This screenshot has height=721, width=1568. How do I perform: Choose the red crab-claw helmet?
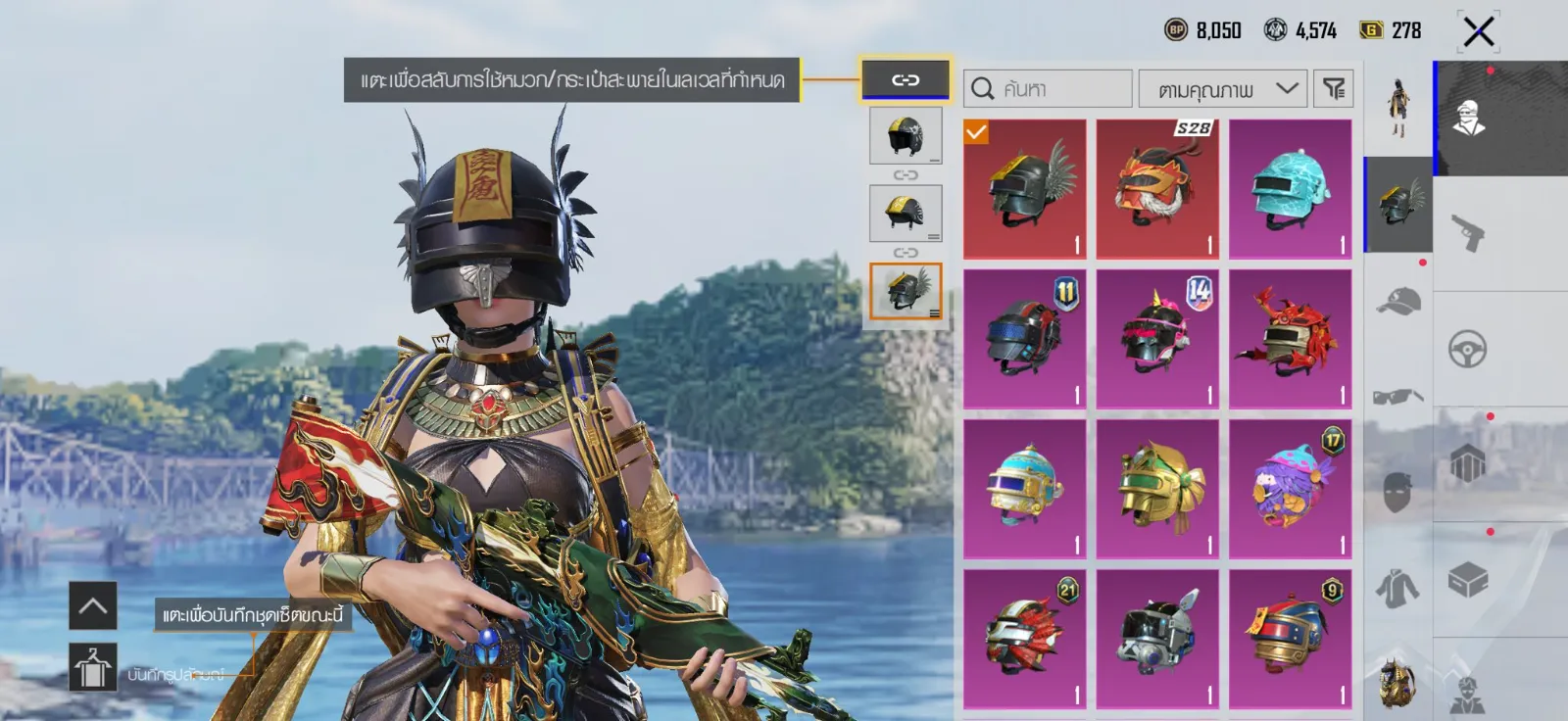click(1290, 339)
